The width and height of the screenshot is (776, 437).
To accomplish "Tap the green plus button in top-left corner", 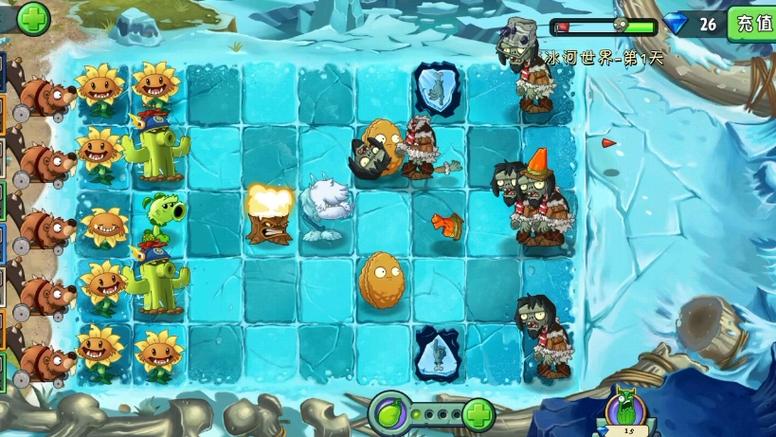I will pyautogui.click(x=33, y=17).
